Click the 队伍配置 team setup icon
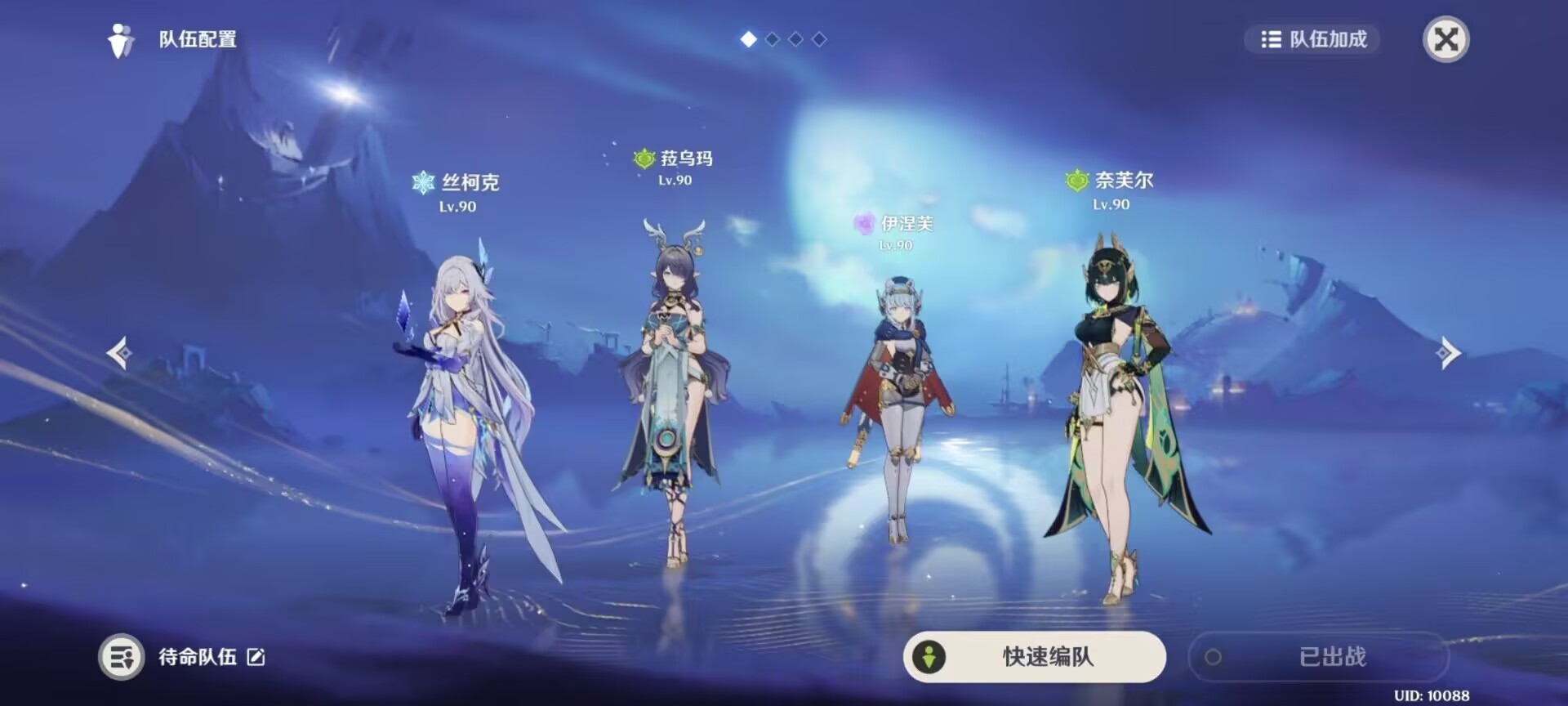 pos(121,38)
